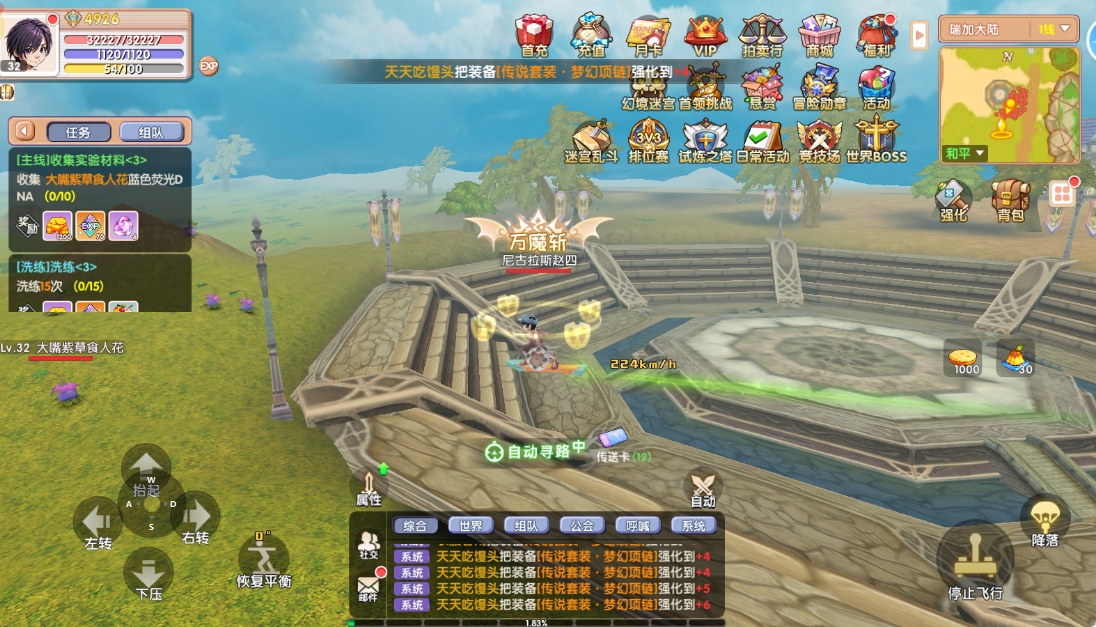Open the 1线 channel dropdown

click(1056, 30)
